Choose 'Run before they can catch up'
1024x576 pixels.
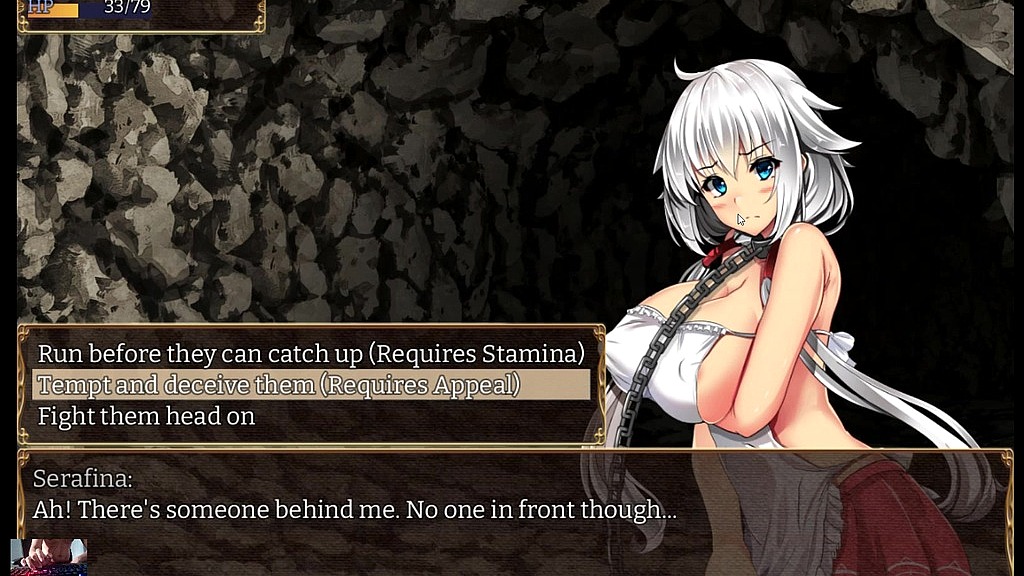pyautogui.click(x=310, y=353)
